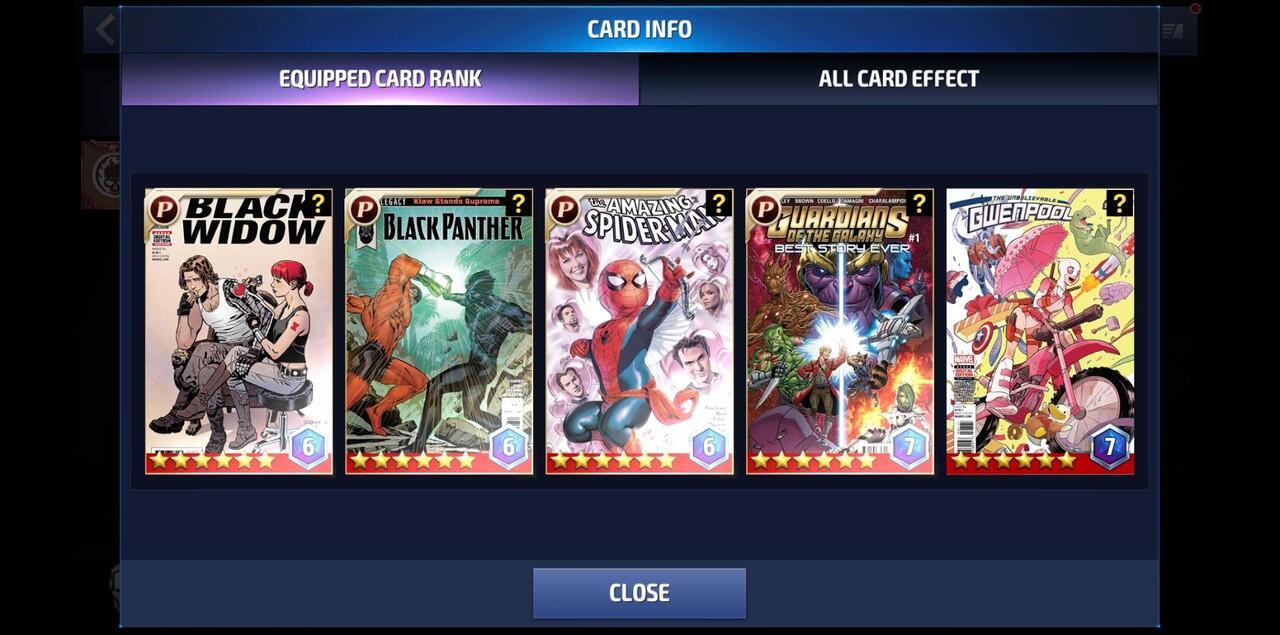This screenshot has height=635, width=1280.
Task: Click the question mark on Black Widow card
Action: click(x=318, y=204)
